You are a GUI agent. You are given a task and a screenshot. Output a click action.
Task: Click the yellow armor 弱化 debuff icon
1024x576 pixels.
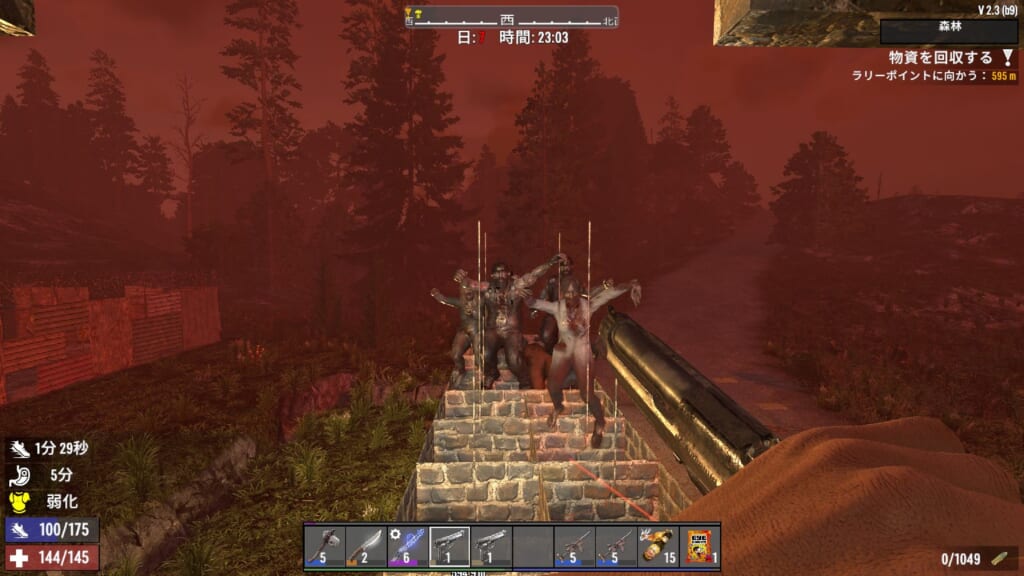coord(21,499)
